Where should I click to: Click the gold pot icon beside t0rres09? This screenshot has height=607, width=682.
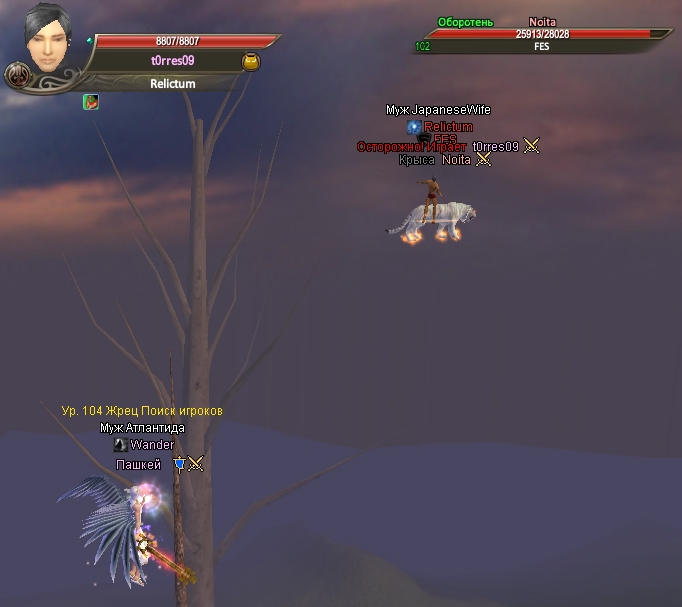pyautogui.click(x=251, y=62)
